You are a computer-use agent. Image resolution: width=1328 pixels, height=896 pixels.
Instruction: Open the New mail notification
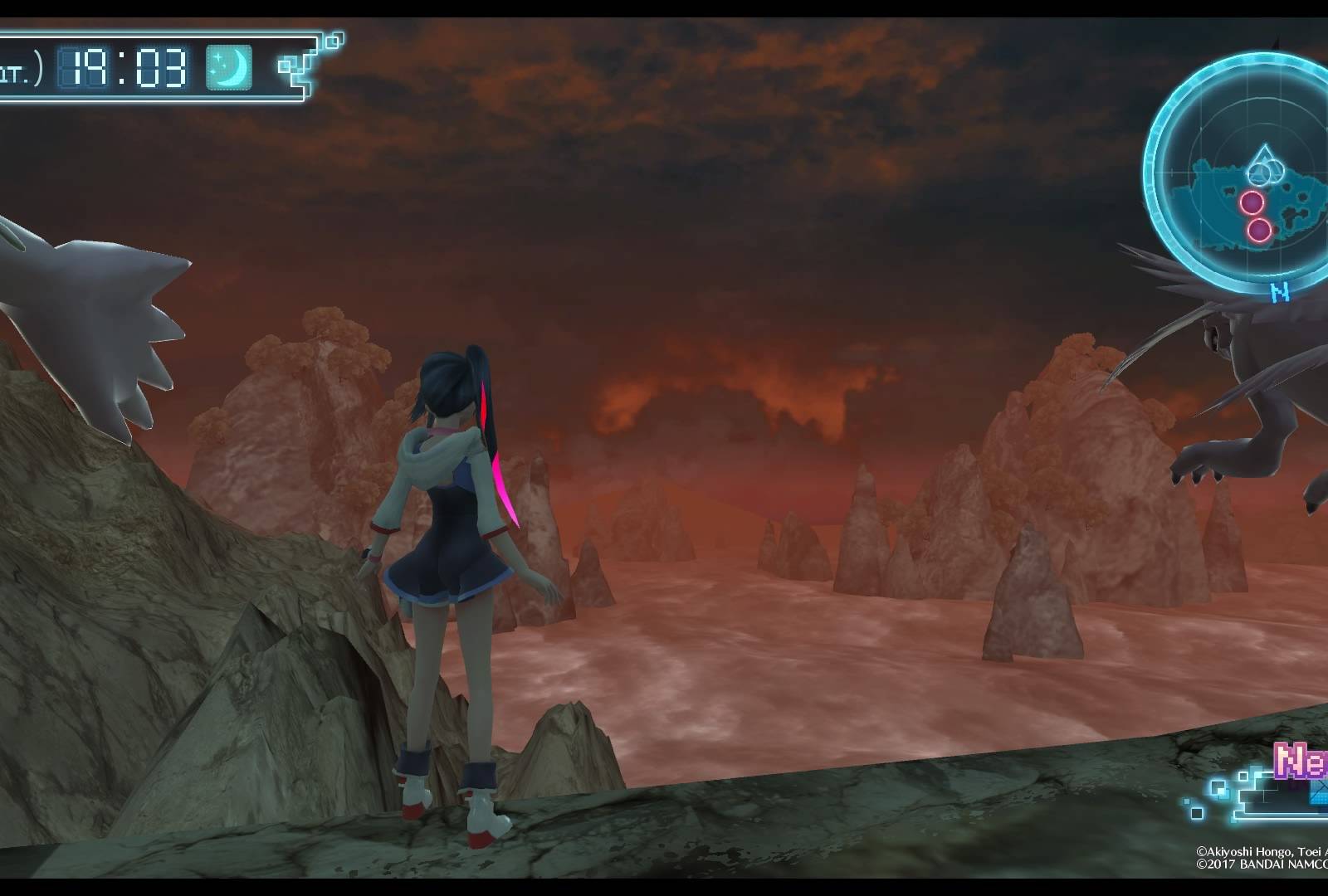point(1300,761)
